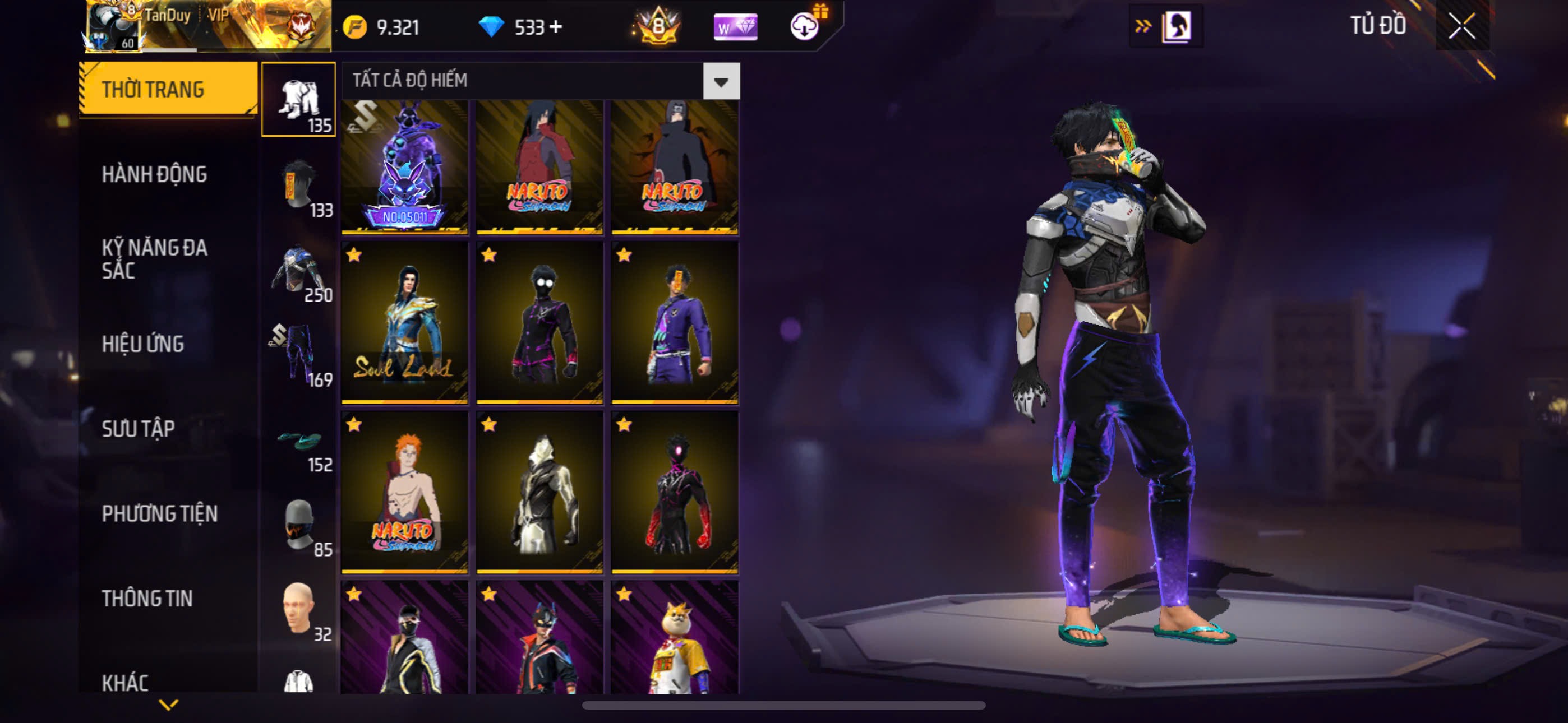Show the THÔNG TIN section
The height and width of the screenshot is (723, 1568).
[147, 598]
